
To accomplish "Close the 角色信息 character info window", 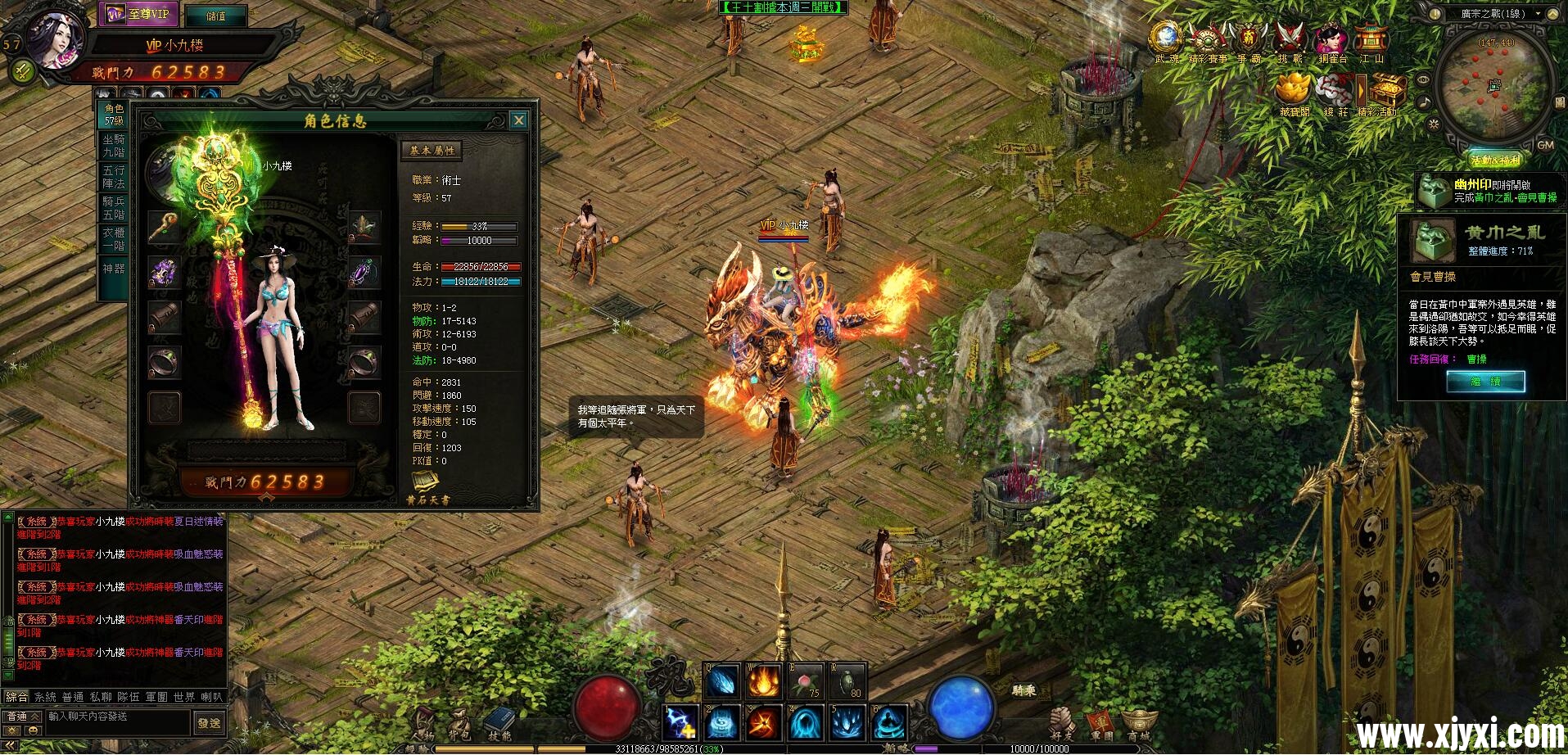I will click(518, 121).
